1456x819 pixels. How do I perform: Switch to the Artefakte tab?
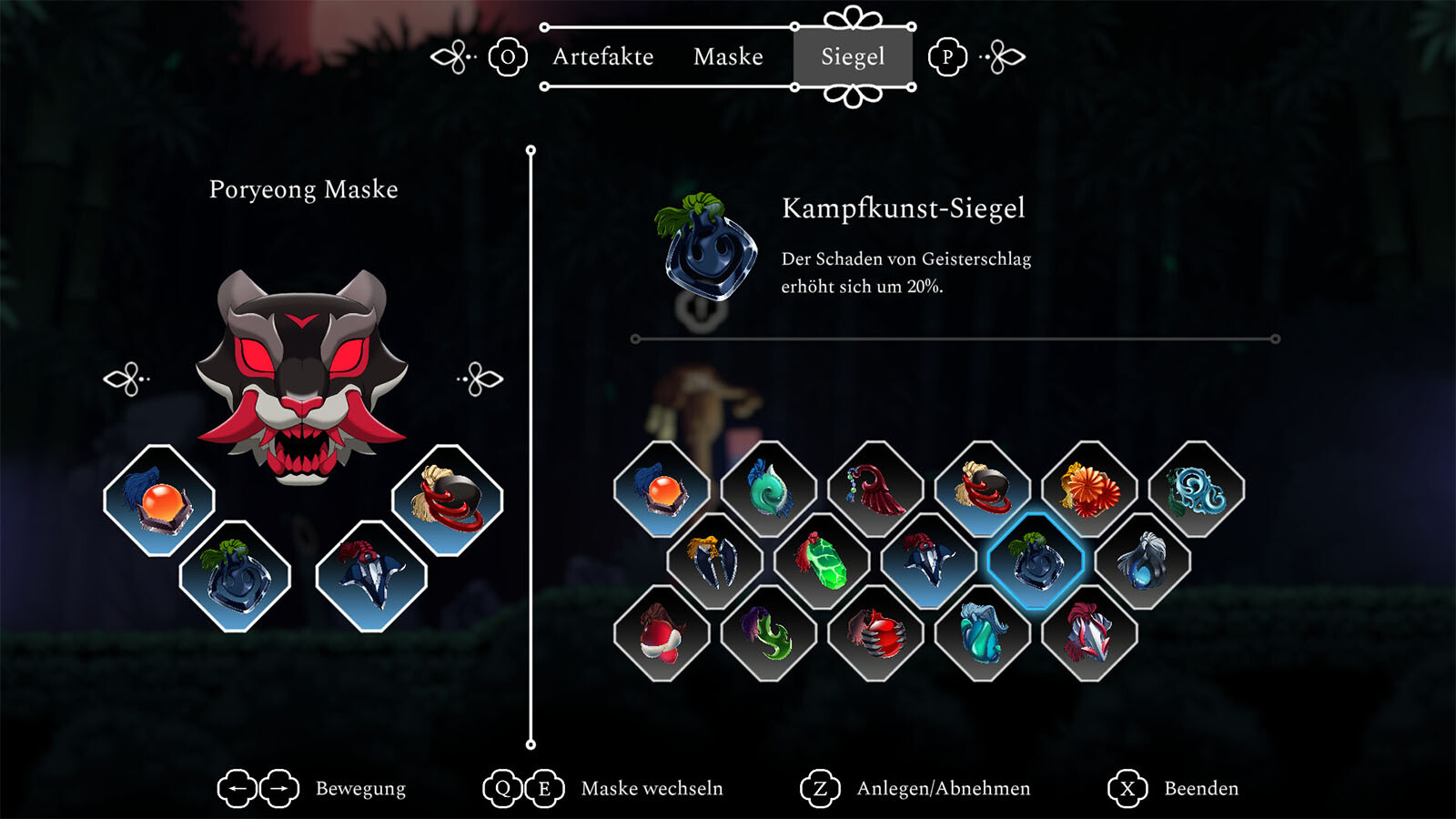click(602, 56)
